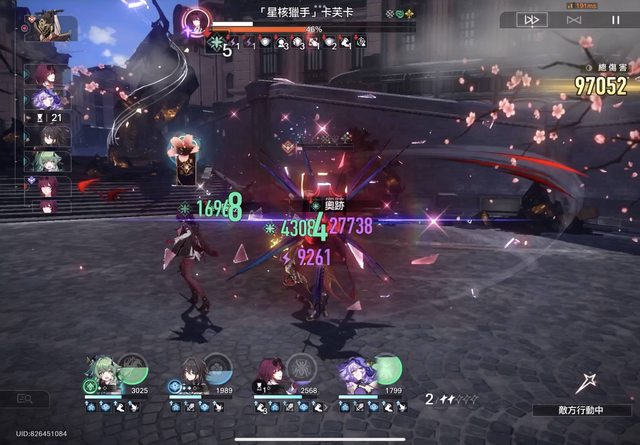Toggle the auto-battle button
The width and height of the screenshot is (640, 445).
click(x=574, y=19)
